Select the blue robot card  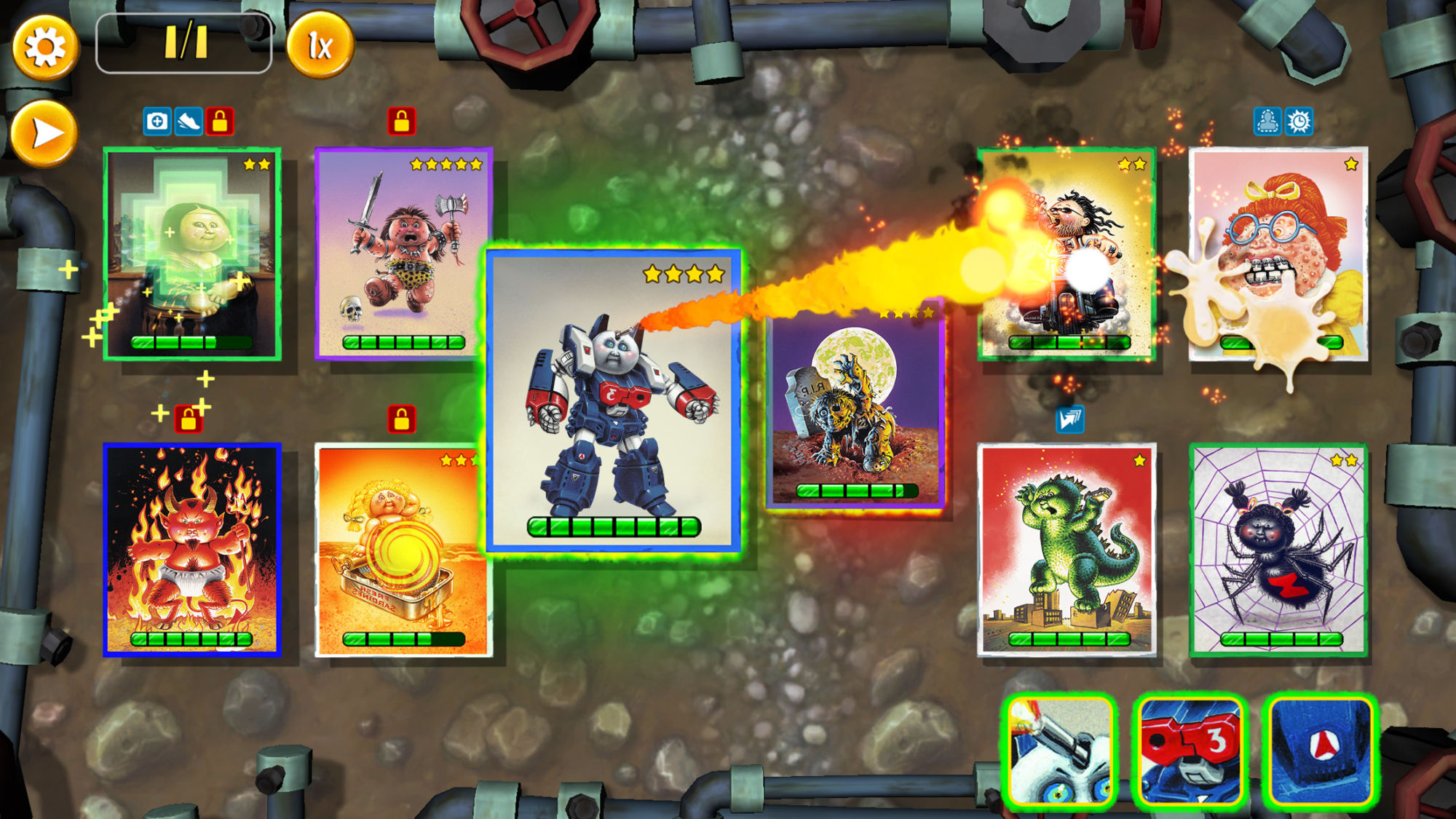(x=613, y=400)
